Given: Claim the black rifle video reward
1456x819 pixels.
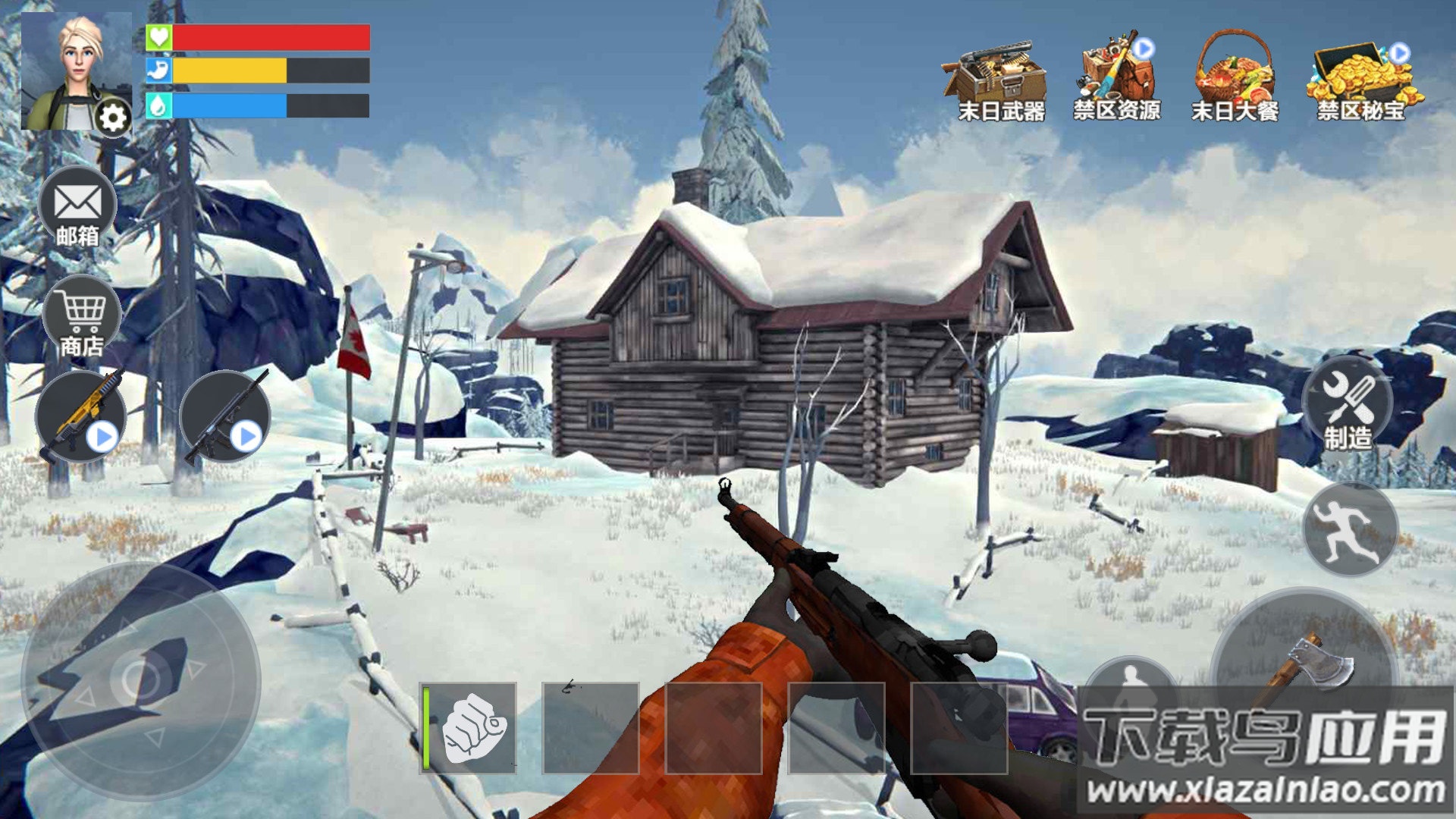Looking at the screenshot, I should [x=225, y=417].
